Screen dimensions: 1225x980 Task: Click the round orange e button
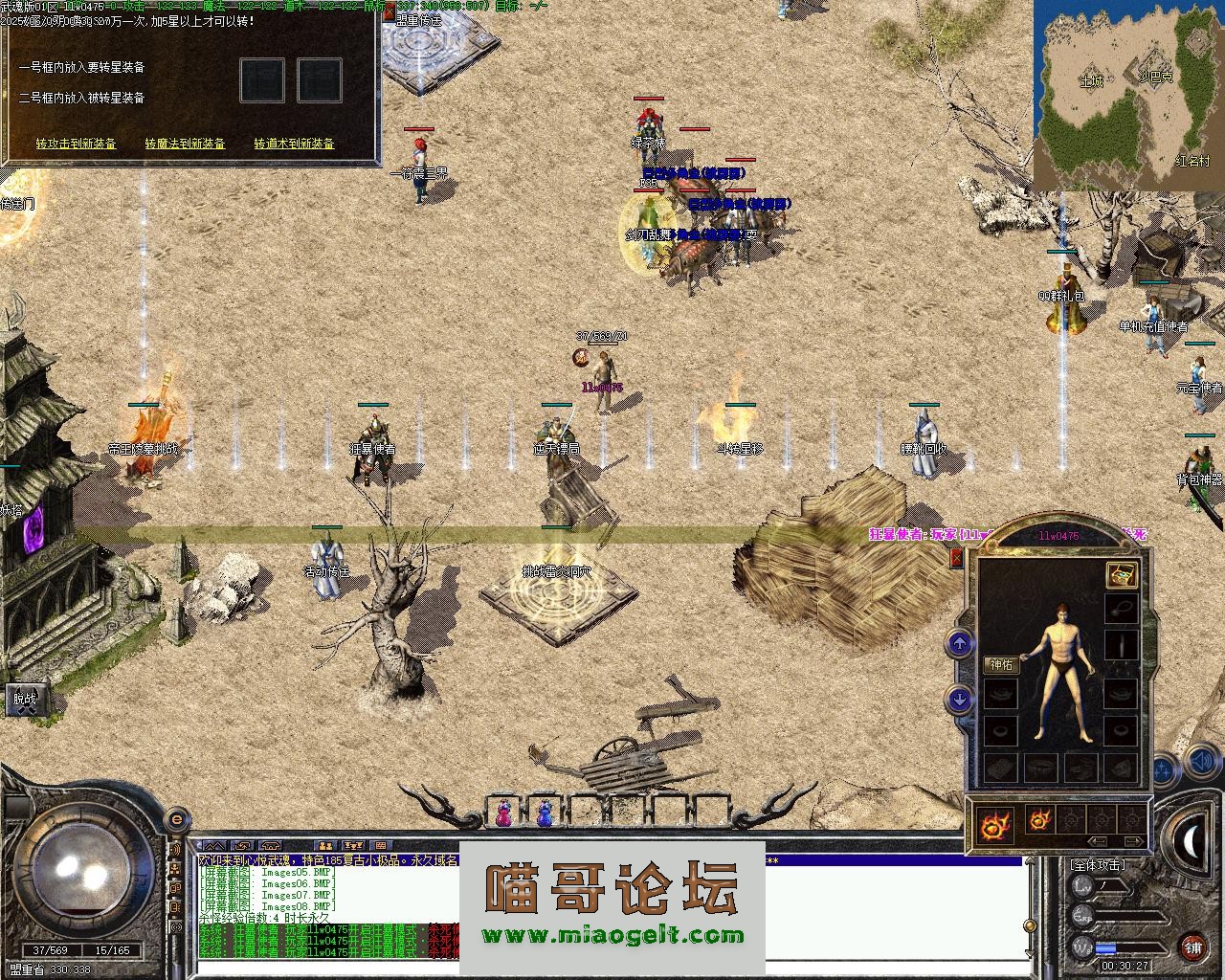point(176,819)
